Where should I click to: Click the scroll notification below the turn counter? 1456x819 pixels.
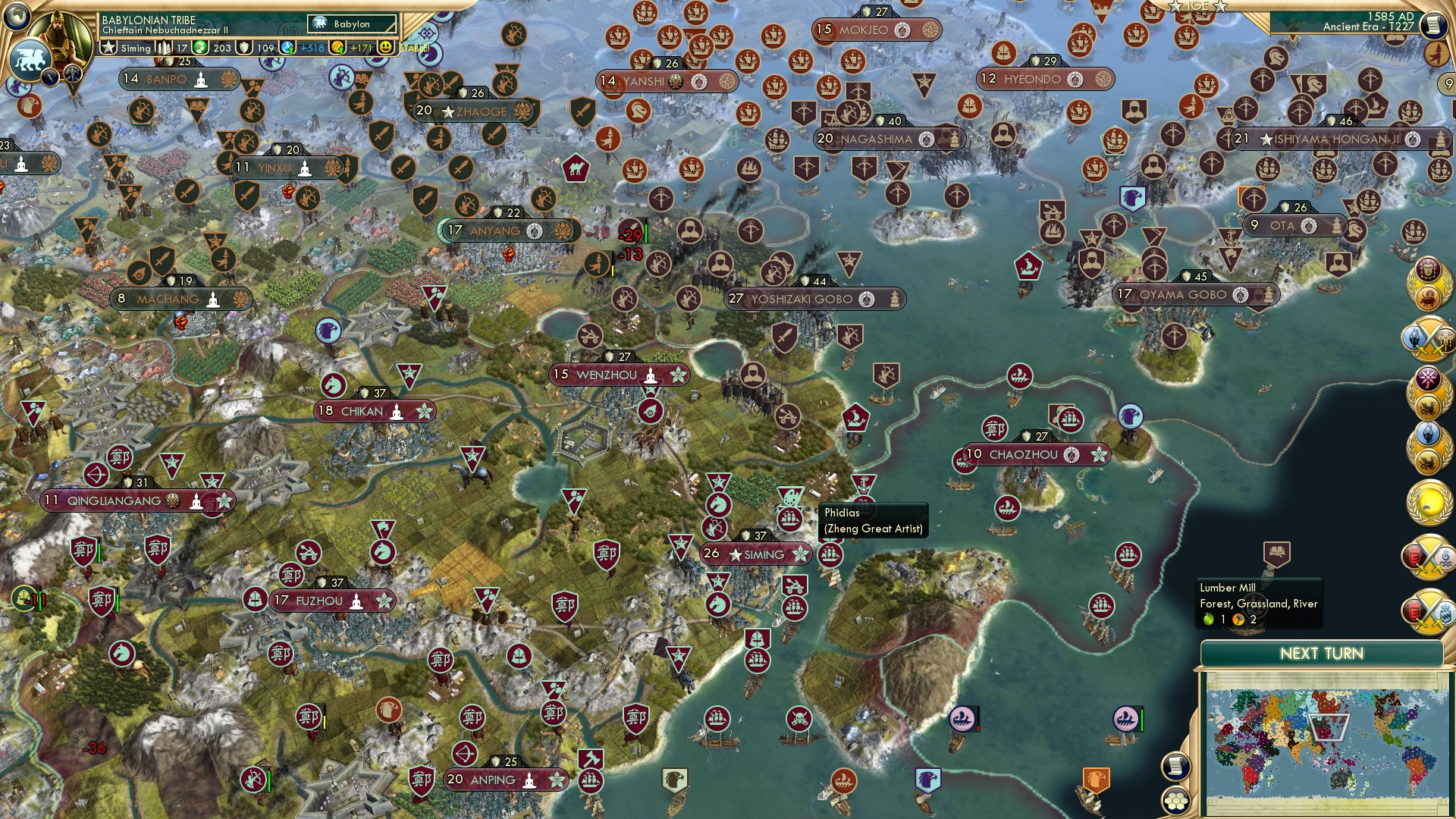(x=1436, y=24)
